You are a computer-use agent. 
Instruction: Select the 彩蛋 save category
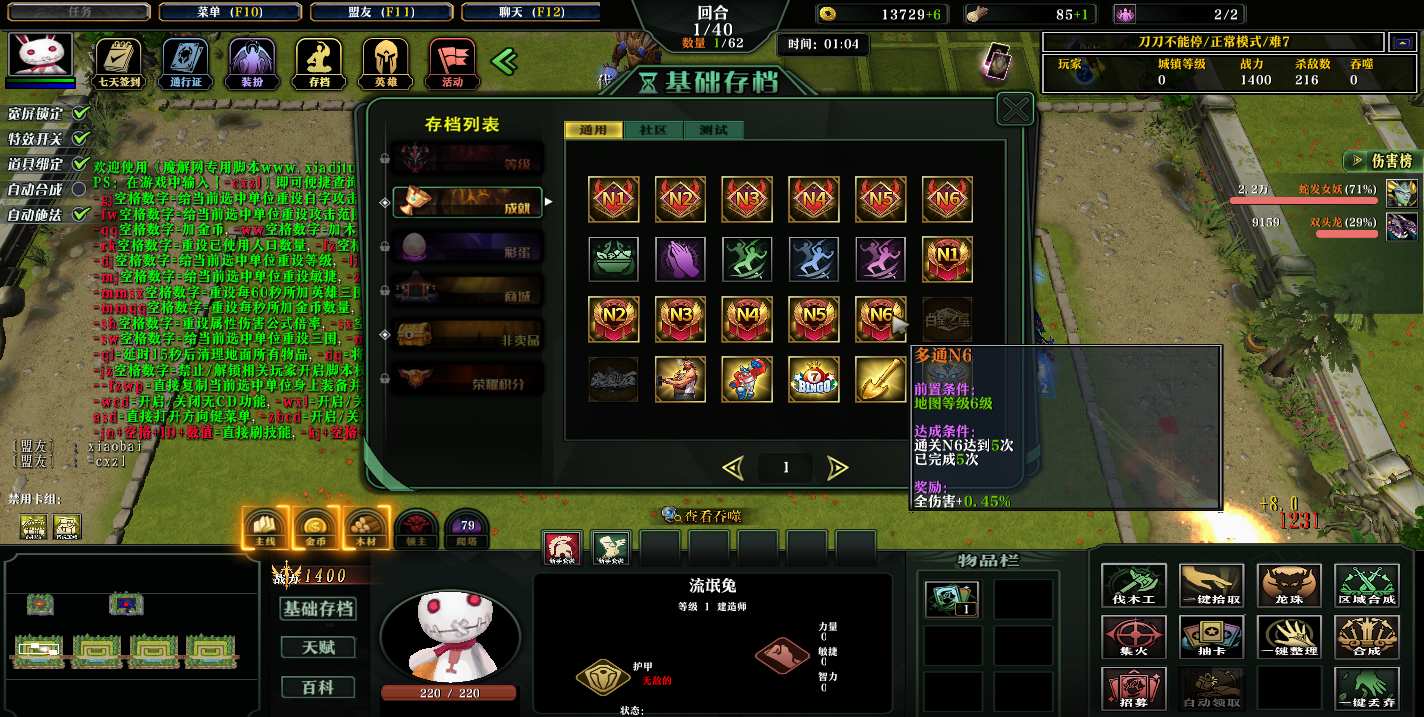(x=467, y=246)
